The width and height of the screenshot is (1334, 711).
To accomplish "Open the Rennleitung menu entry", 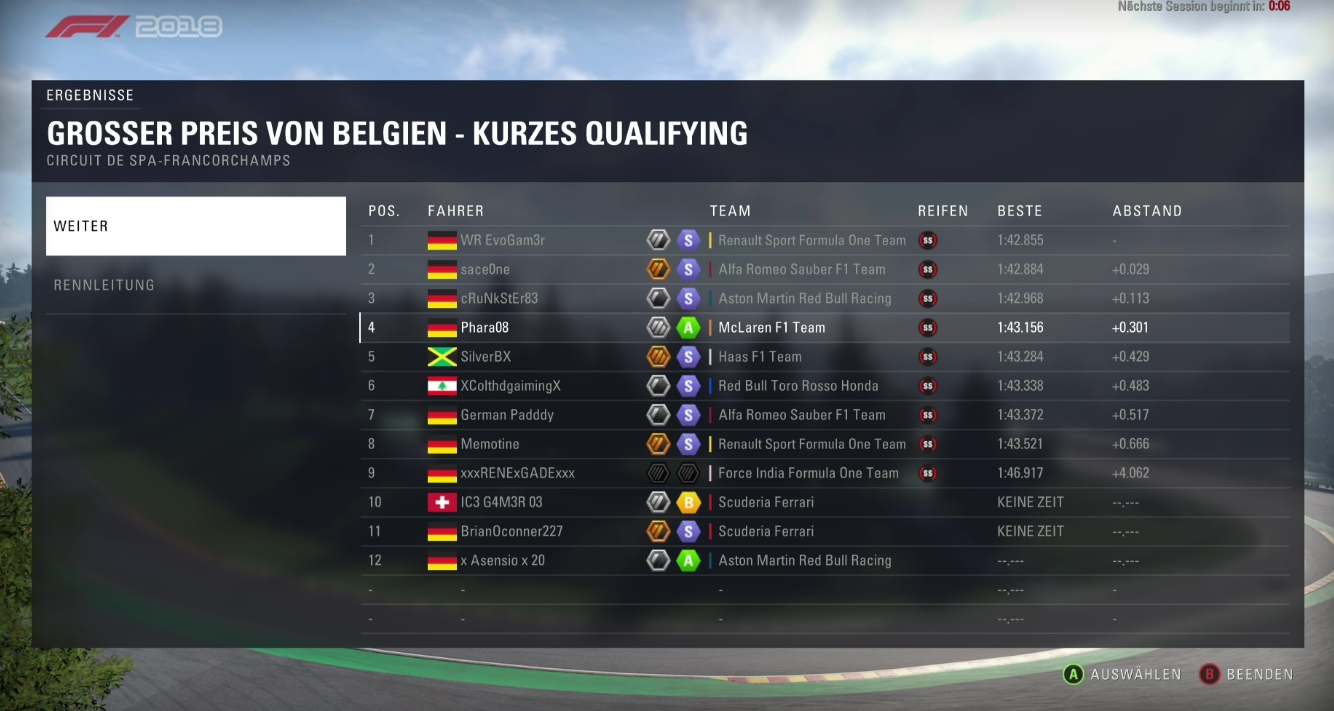I will point(195,285).
